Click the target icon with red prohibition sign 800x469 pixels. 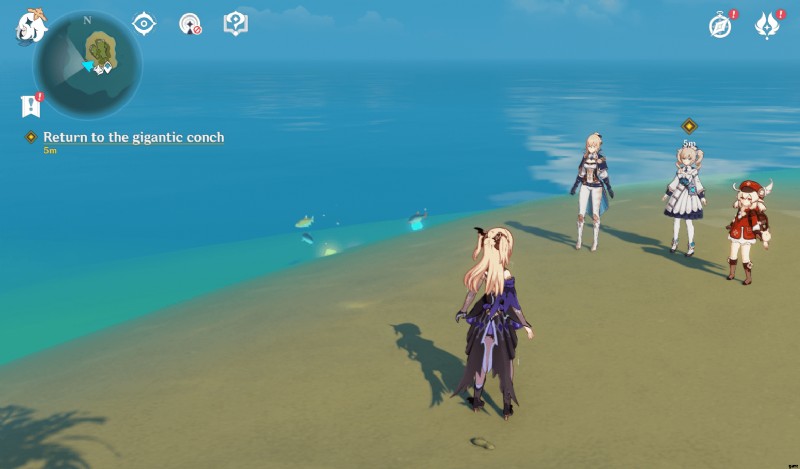pos(190,23)
